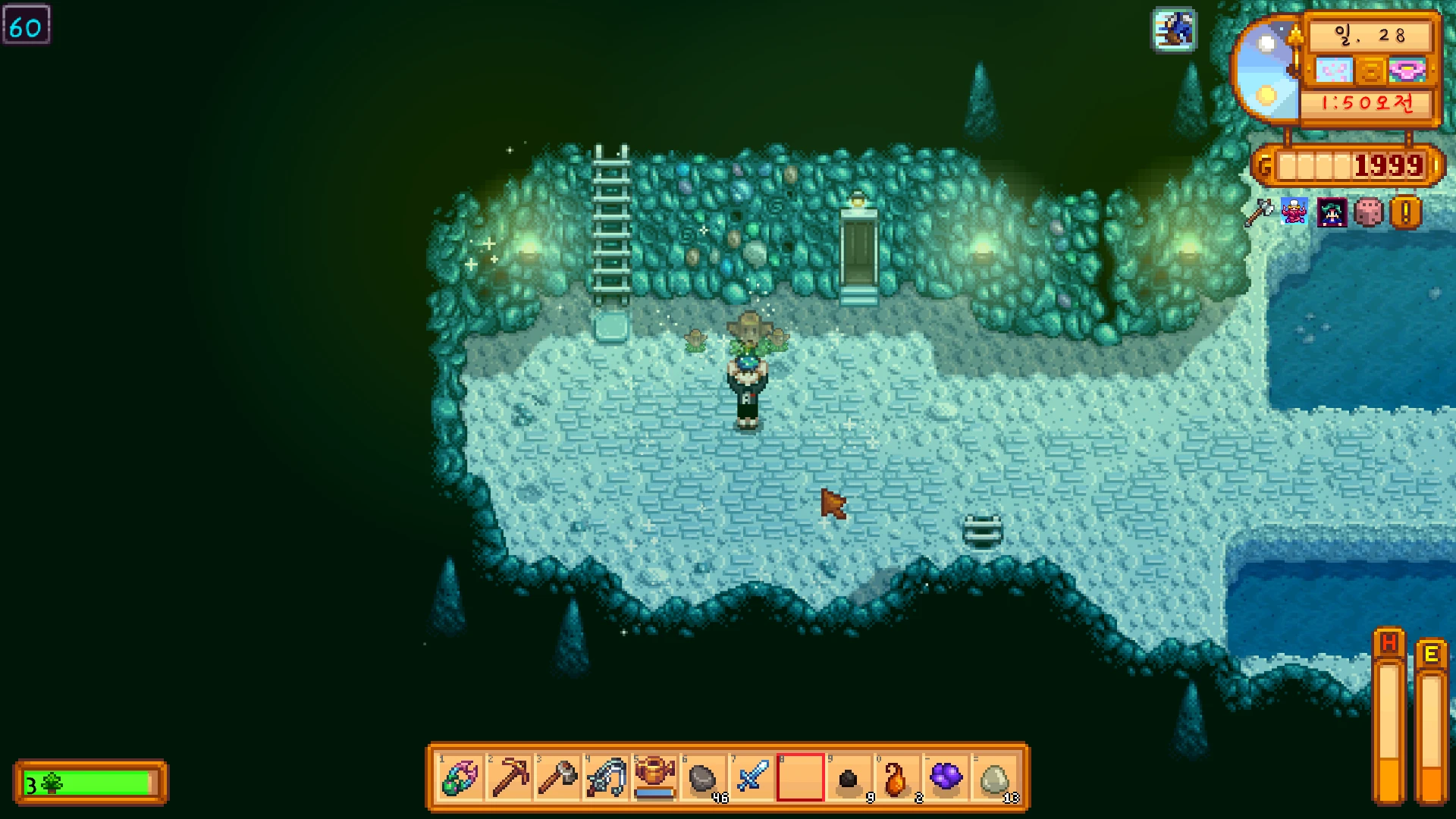
Task: Select the hammer-shaped axe tool slot
Action: tap(557, 777)
